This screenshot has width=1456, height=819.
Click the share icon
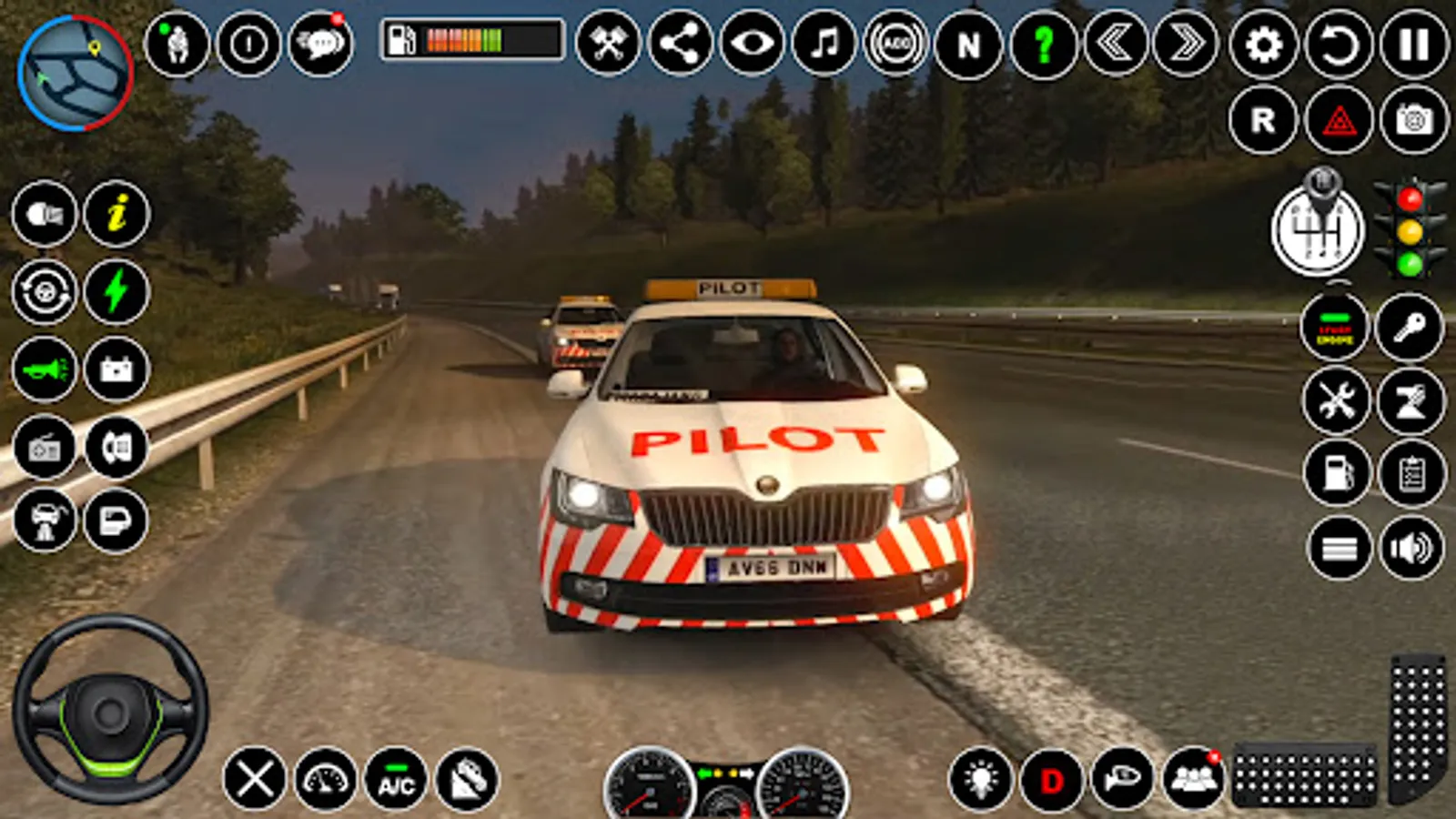point(681,44)
